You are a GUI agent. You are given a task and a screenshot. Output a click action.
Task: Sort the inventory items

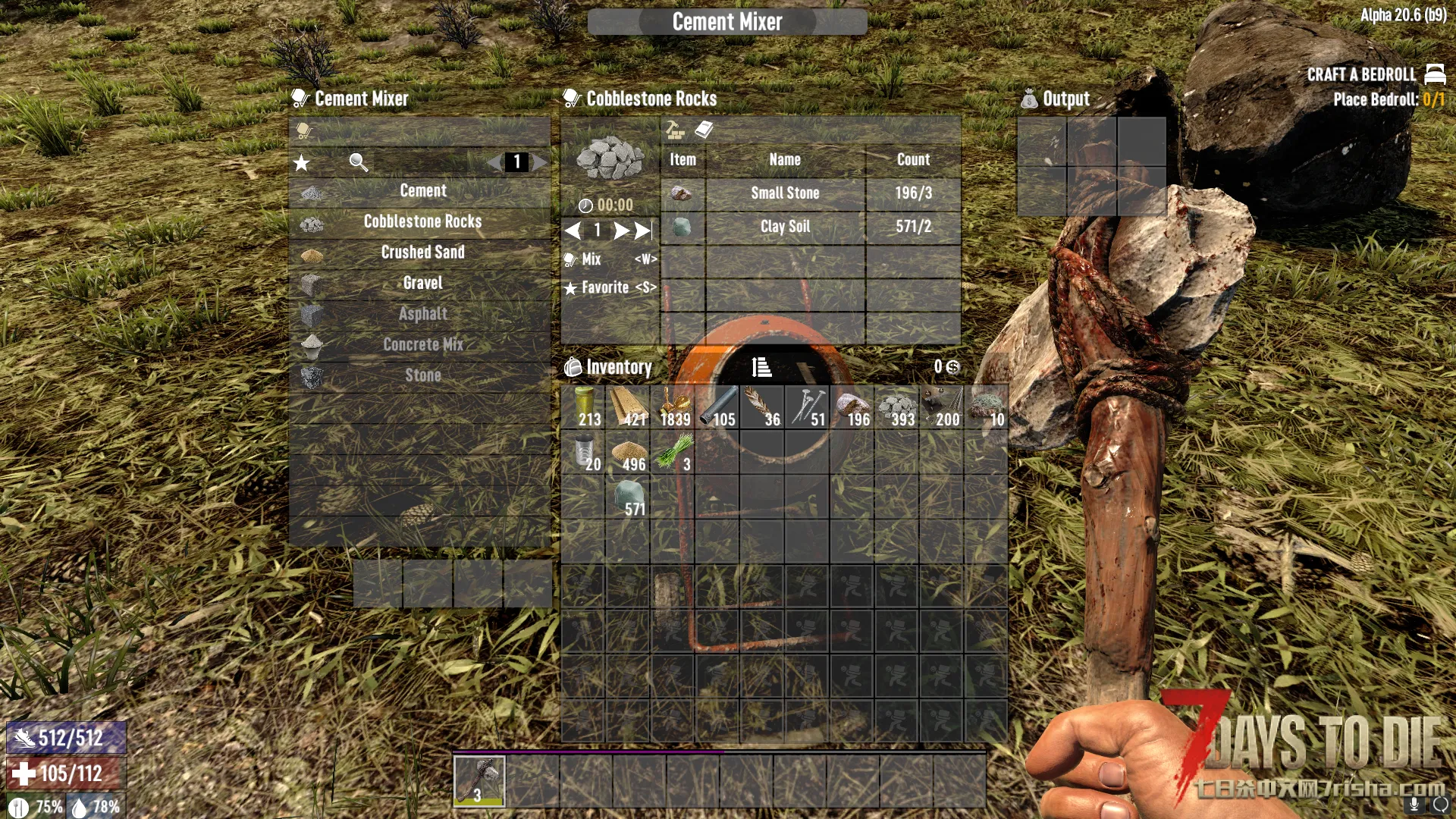[x=761, y=368]
